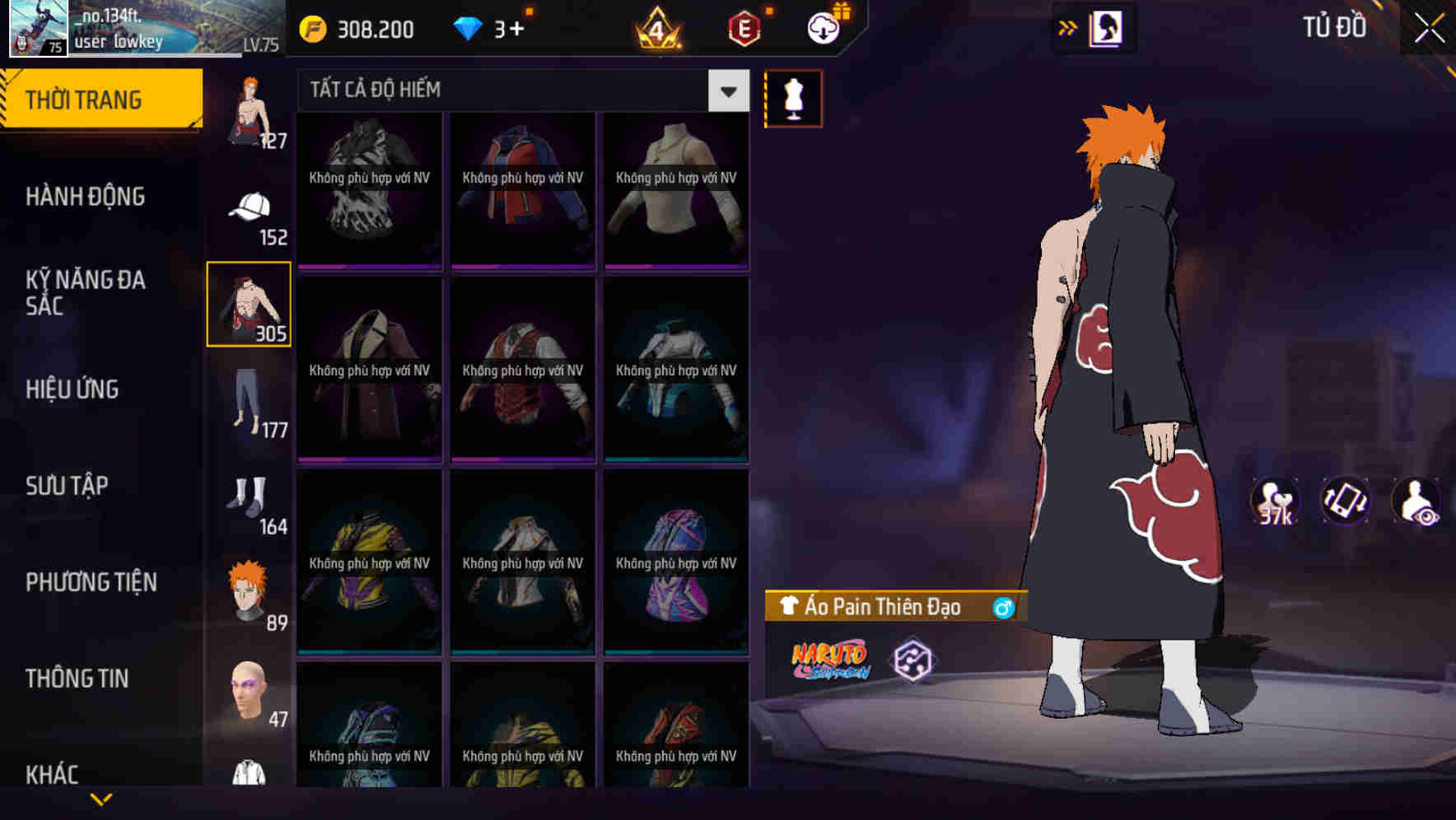Click the double chevron collapse arrow near top right

pos(1068,27)
